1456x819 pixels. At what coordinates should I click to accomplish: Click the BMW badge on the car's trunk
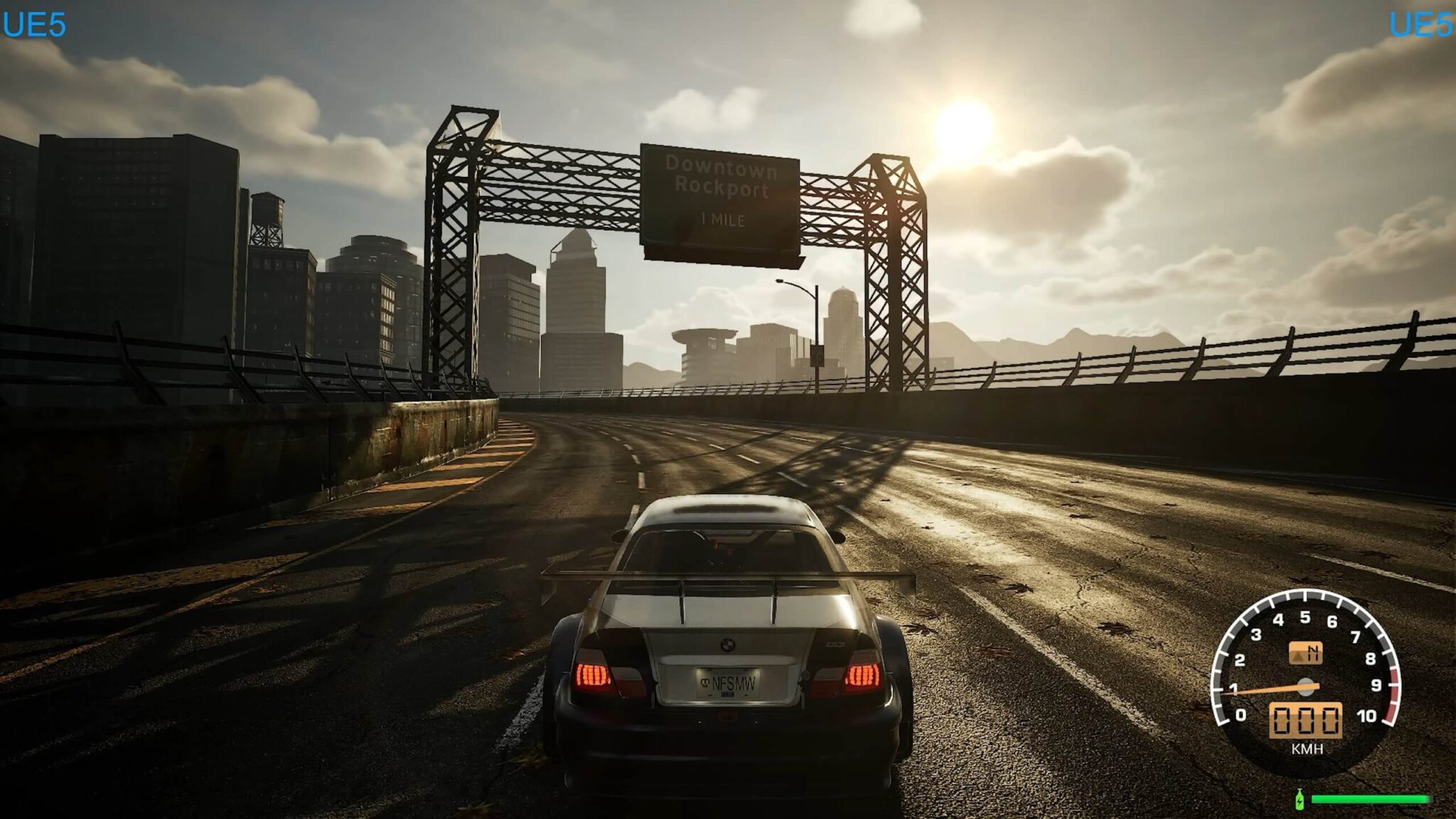(x=727, y=644)
